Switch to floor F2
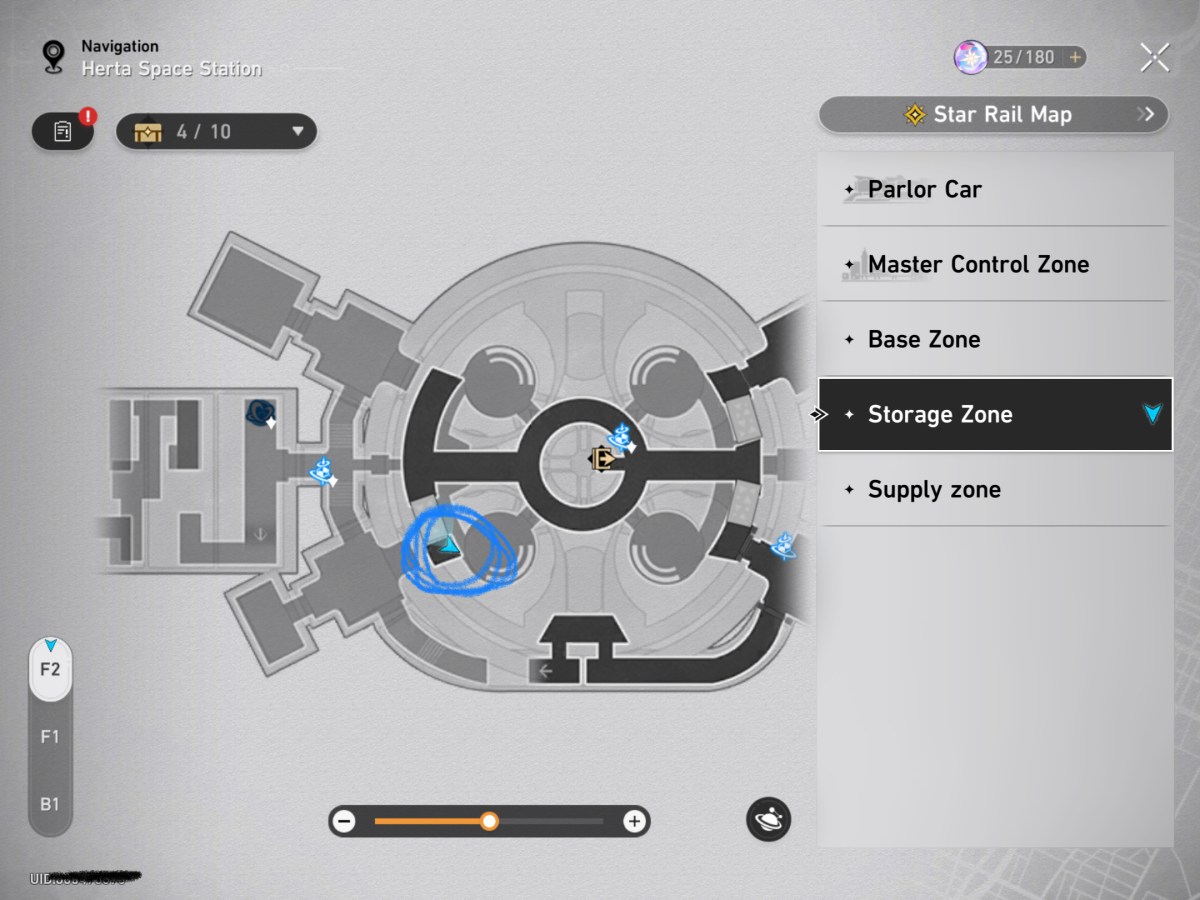Screen dimensions: 1200x900 (50, 669)
